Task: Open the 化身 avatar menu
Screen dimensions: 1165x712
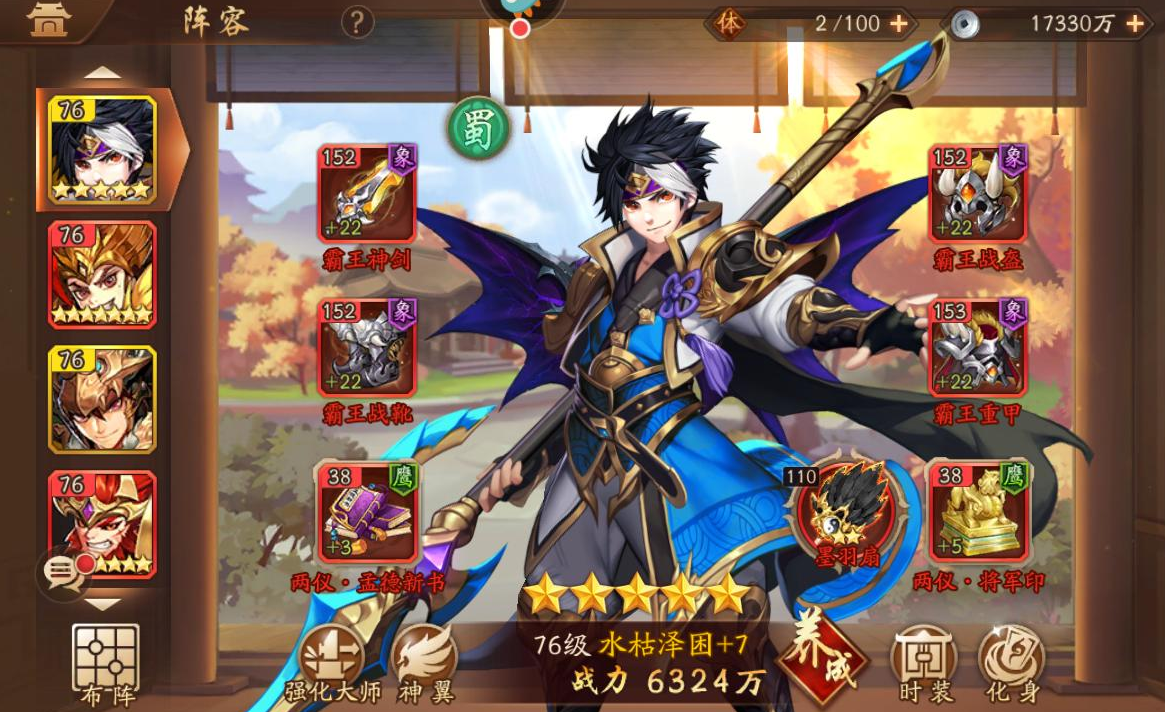Action: click(x=1011, y=662)
